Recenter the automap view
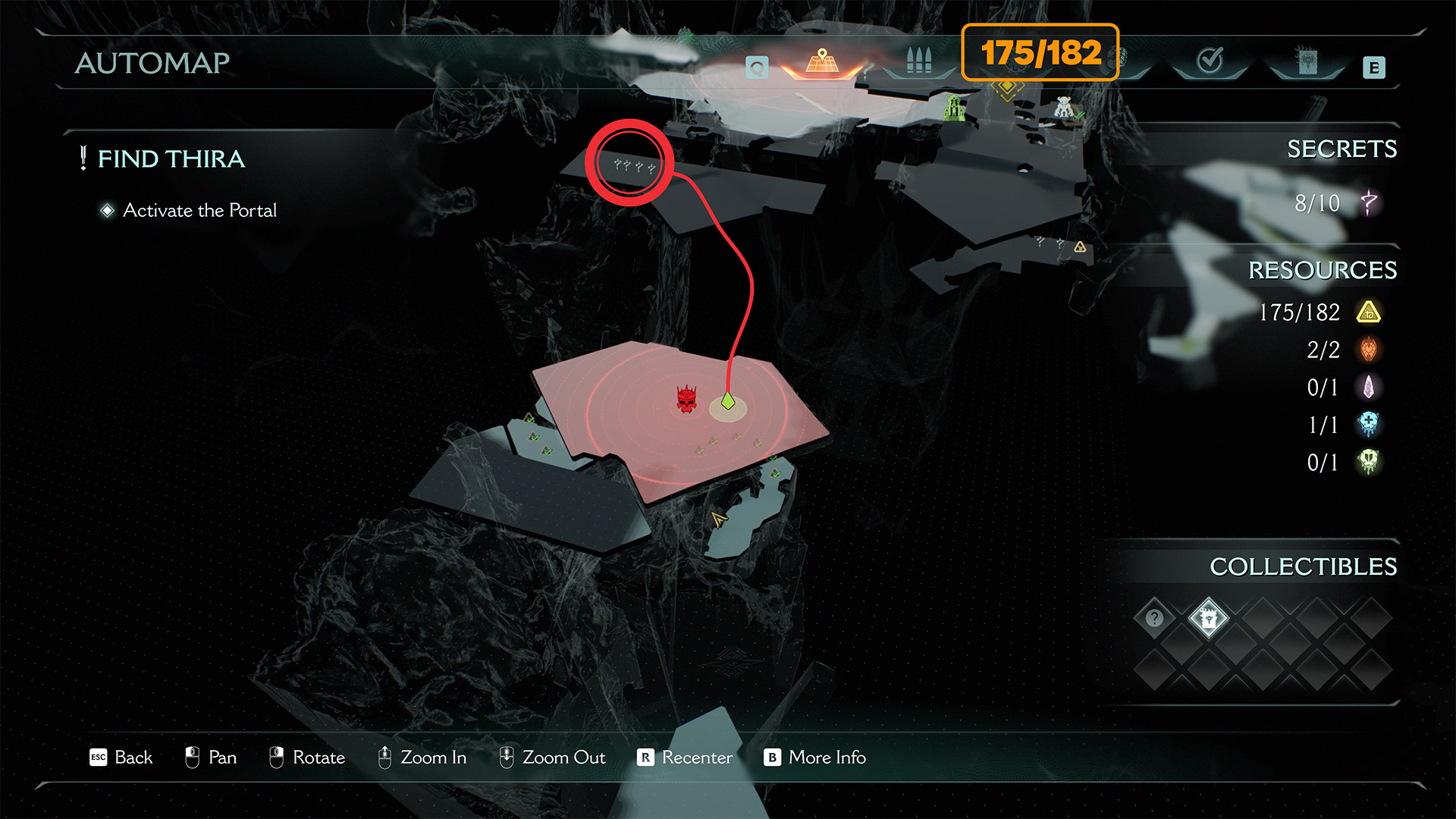 [686, 758]
